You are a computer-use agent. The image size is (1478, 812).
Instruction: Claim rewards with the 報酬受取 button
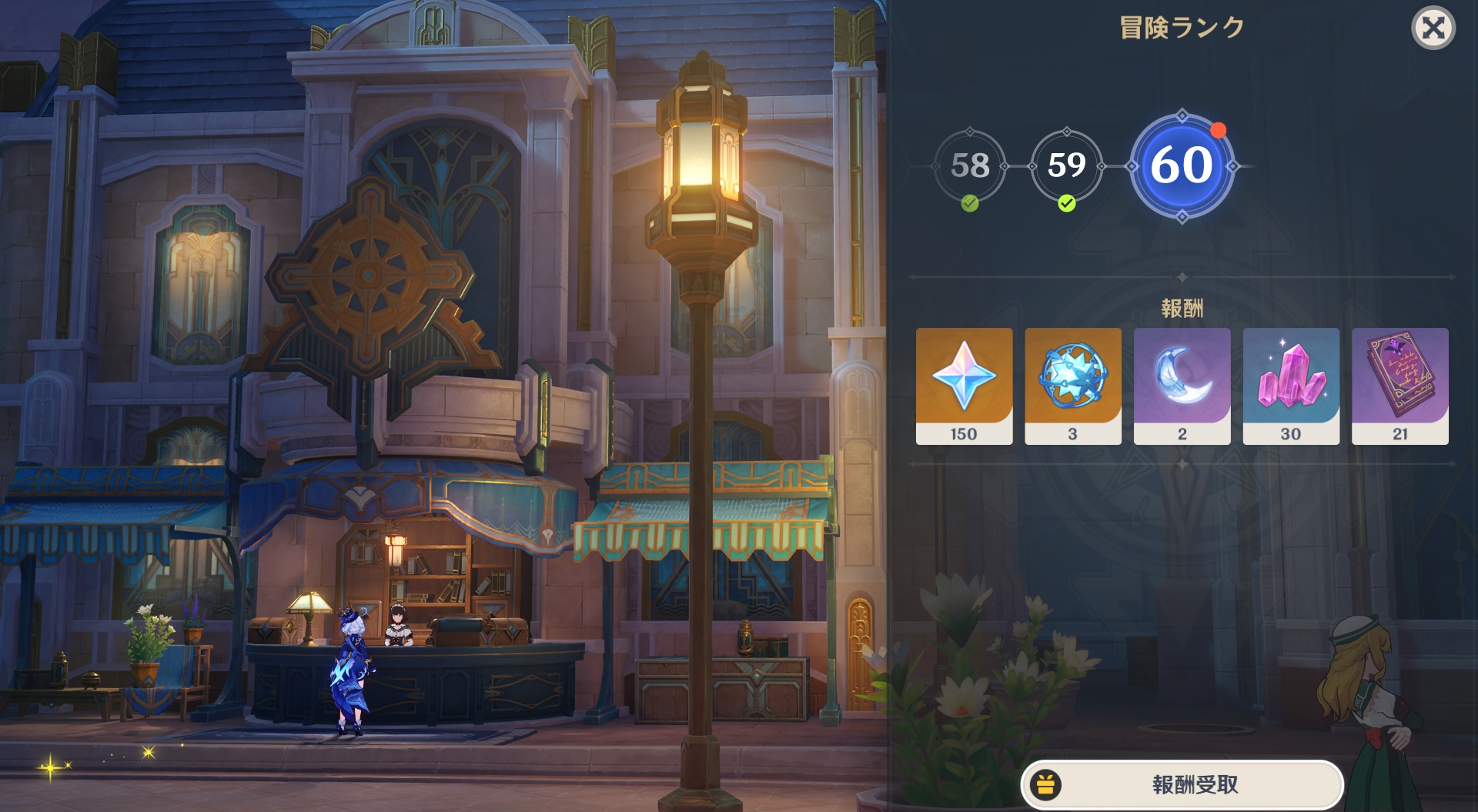[1182, 784]
